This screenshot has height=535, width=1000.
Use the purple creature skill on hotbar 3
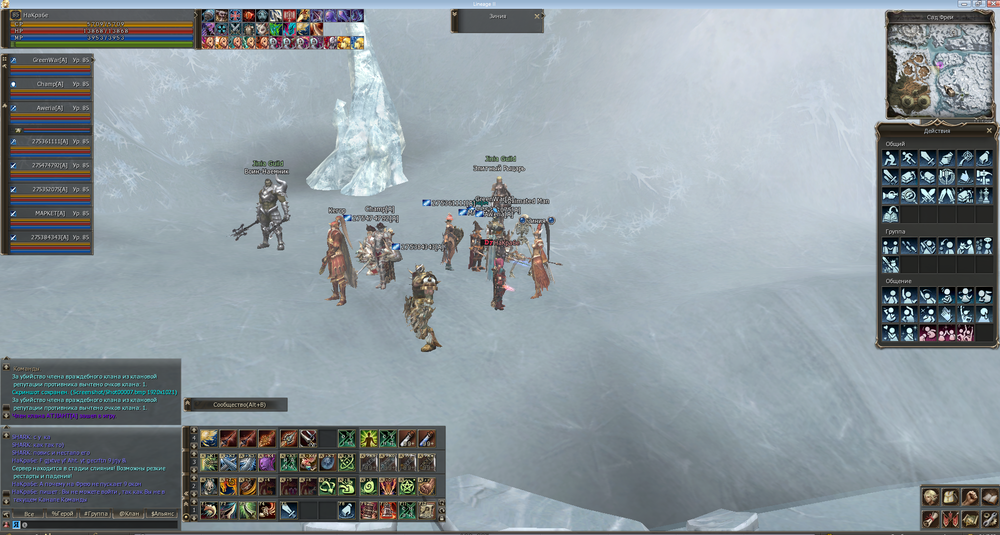[x=267, y=463]
